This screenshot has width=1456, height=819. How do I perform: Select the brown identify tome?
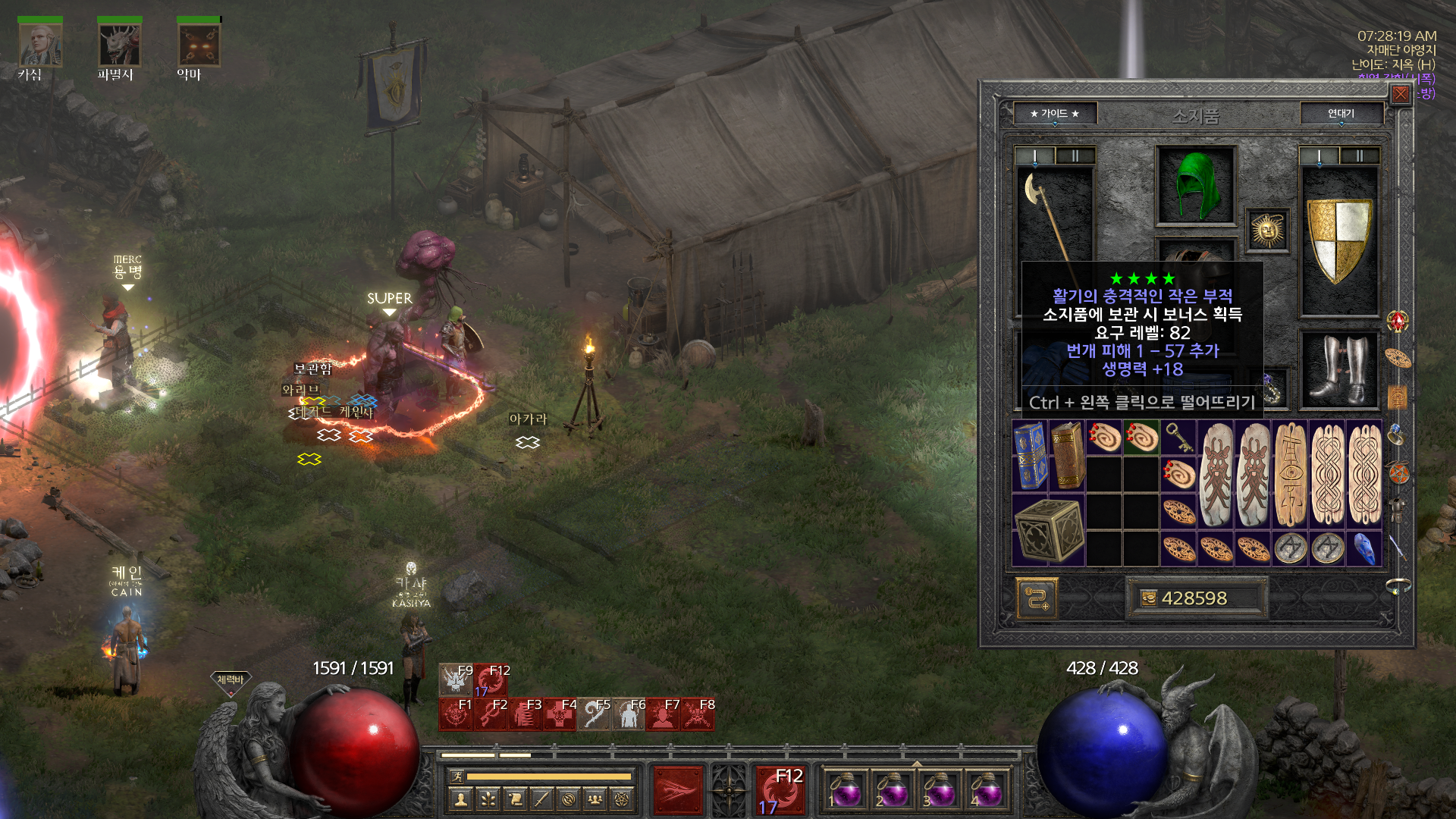click(x=1066, y=457)
